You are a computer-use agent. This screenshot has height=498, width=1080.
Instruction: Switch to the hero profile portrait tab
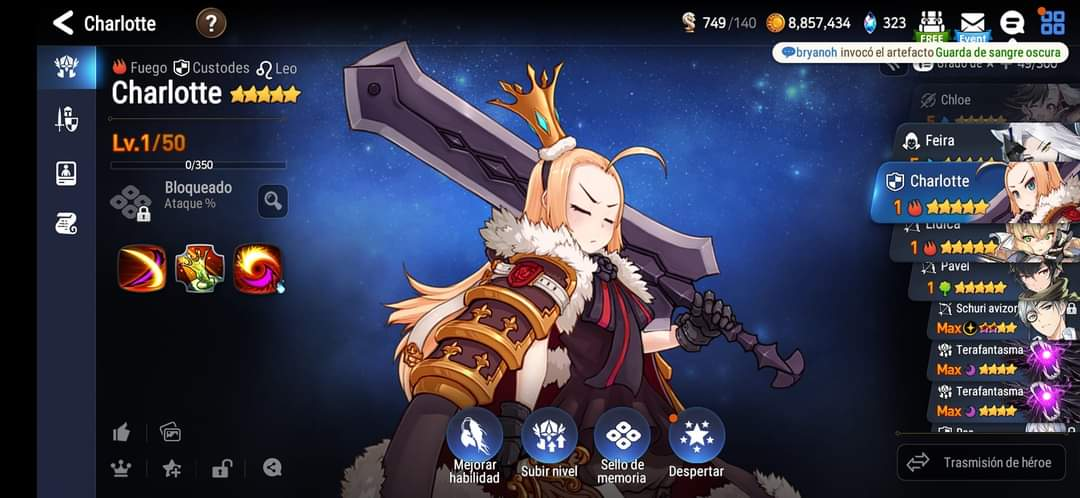[x=66, y=172]
